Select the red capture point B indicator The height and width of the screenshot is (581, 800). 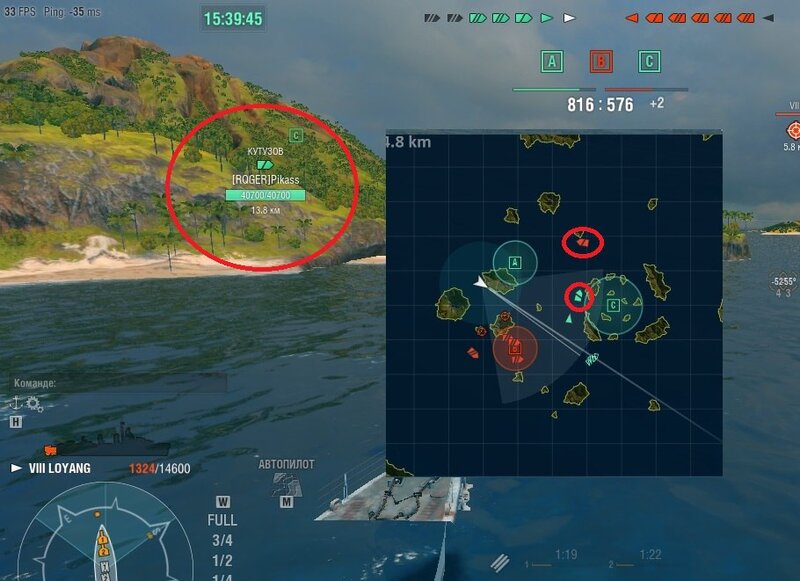601,62
